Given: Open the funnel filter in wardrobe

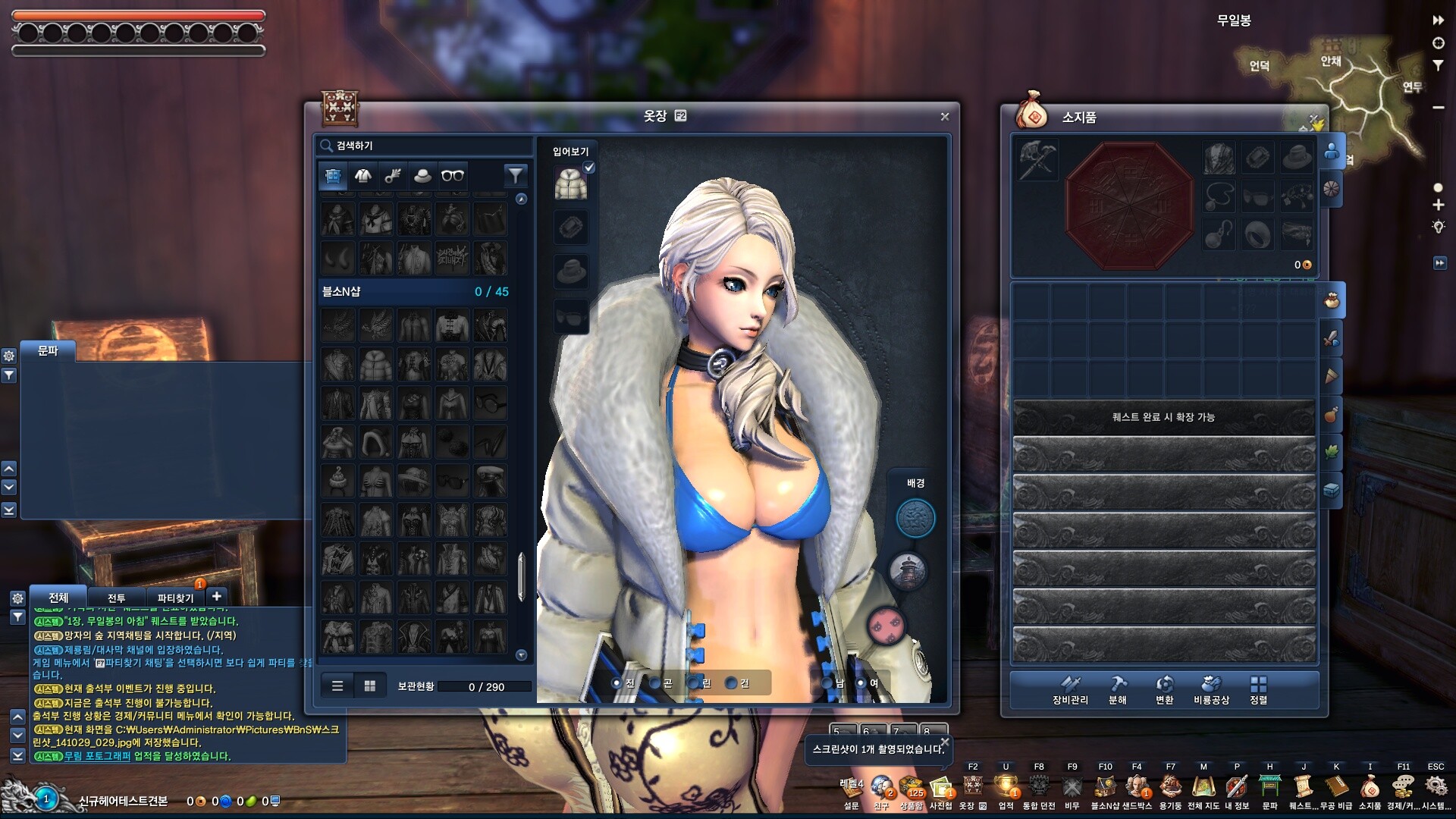Looking at the screenshot, I should coord(515,176).
